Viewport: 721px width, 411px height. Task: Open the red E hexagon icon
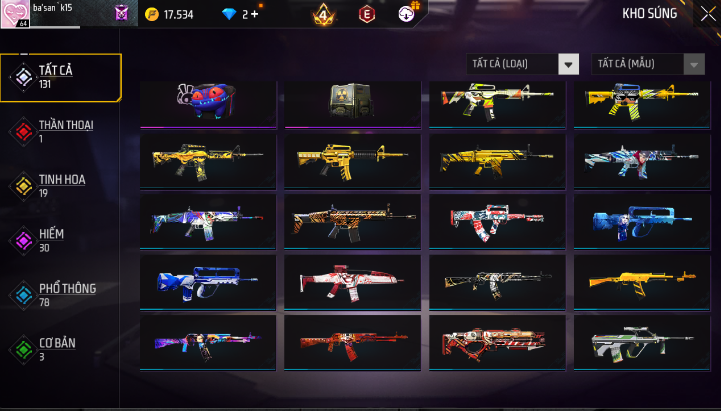(367, 15)
